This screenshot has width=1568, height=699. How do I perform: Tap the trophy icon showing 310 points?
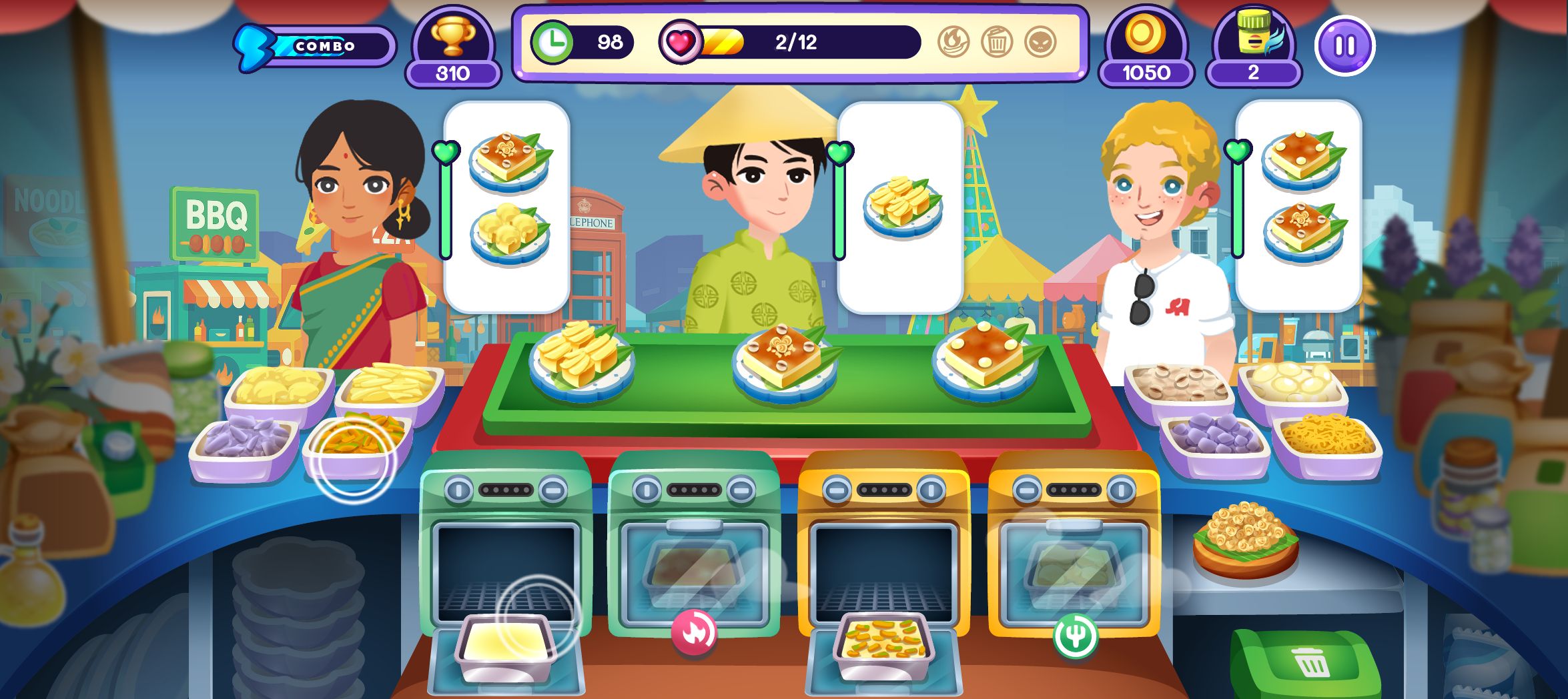pos(453,47)
